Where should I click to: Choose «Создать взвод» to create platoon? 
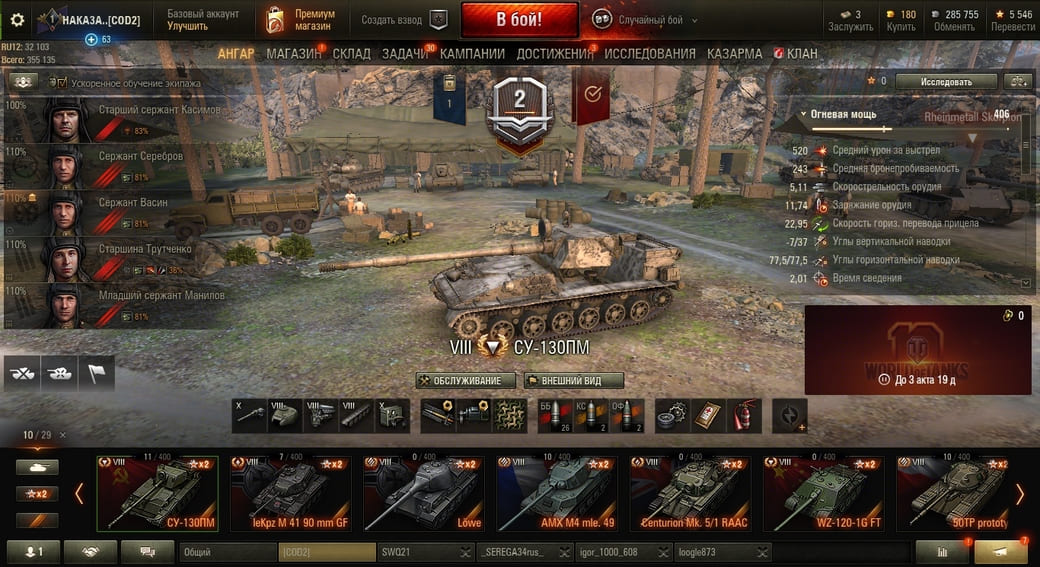click(x=404, y=20)
